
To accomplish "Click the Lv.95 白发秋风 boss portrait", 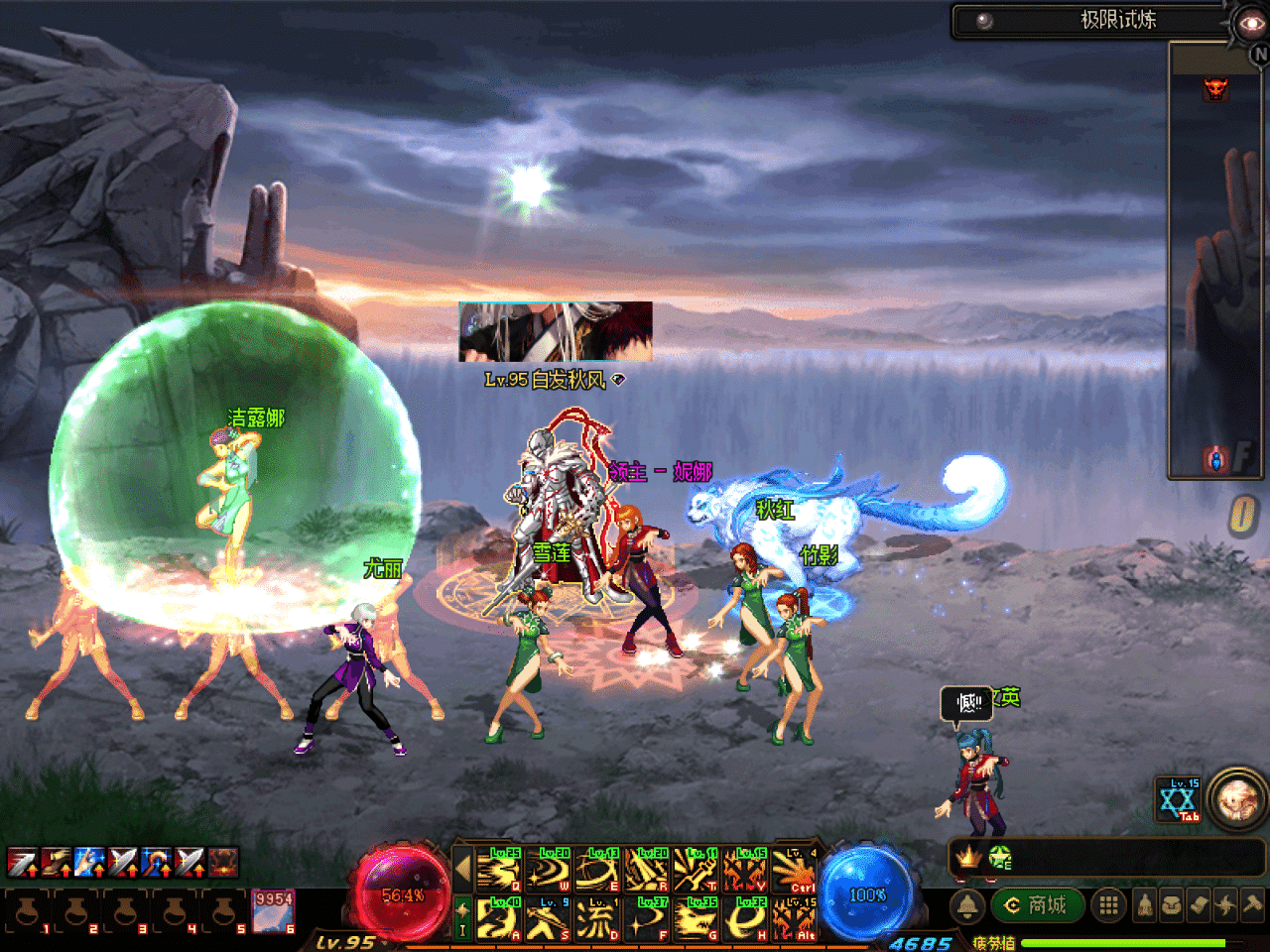I will [556, 332].
